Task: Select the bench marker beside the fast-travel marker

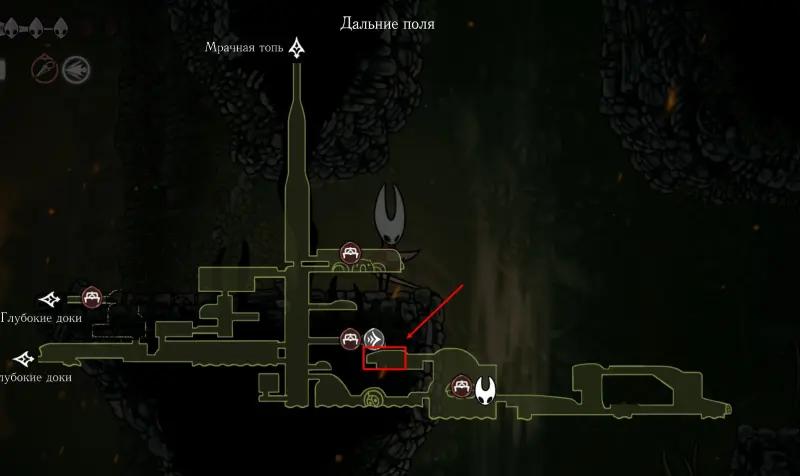Action: coord(350,338)
